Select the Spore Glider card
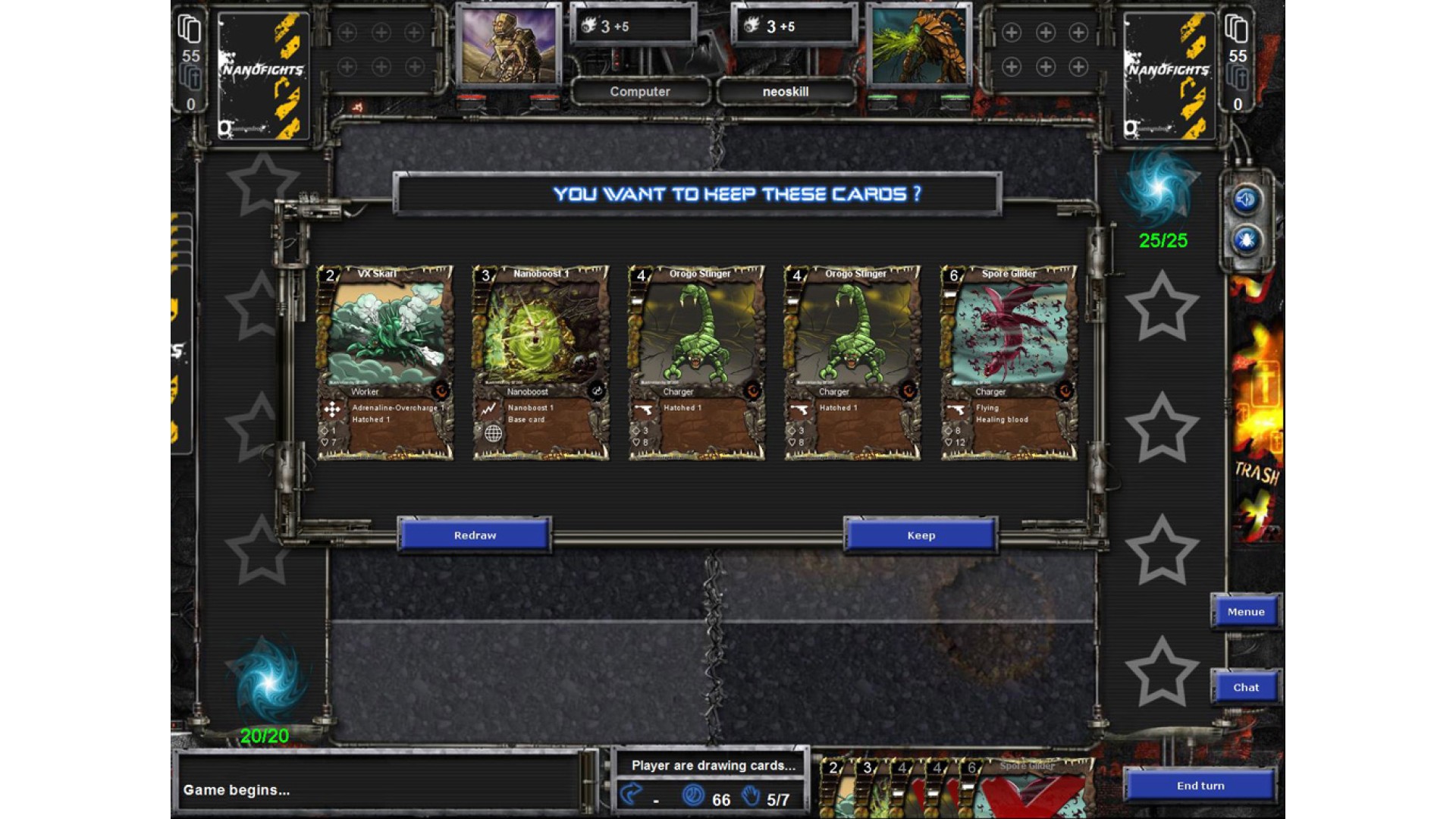 1009,362
